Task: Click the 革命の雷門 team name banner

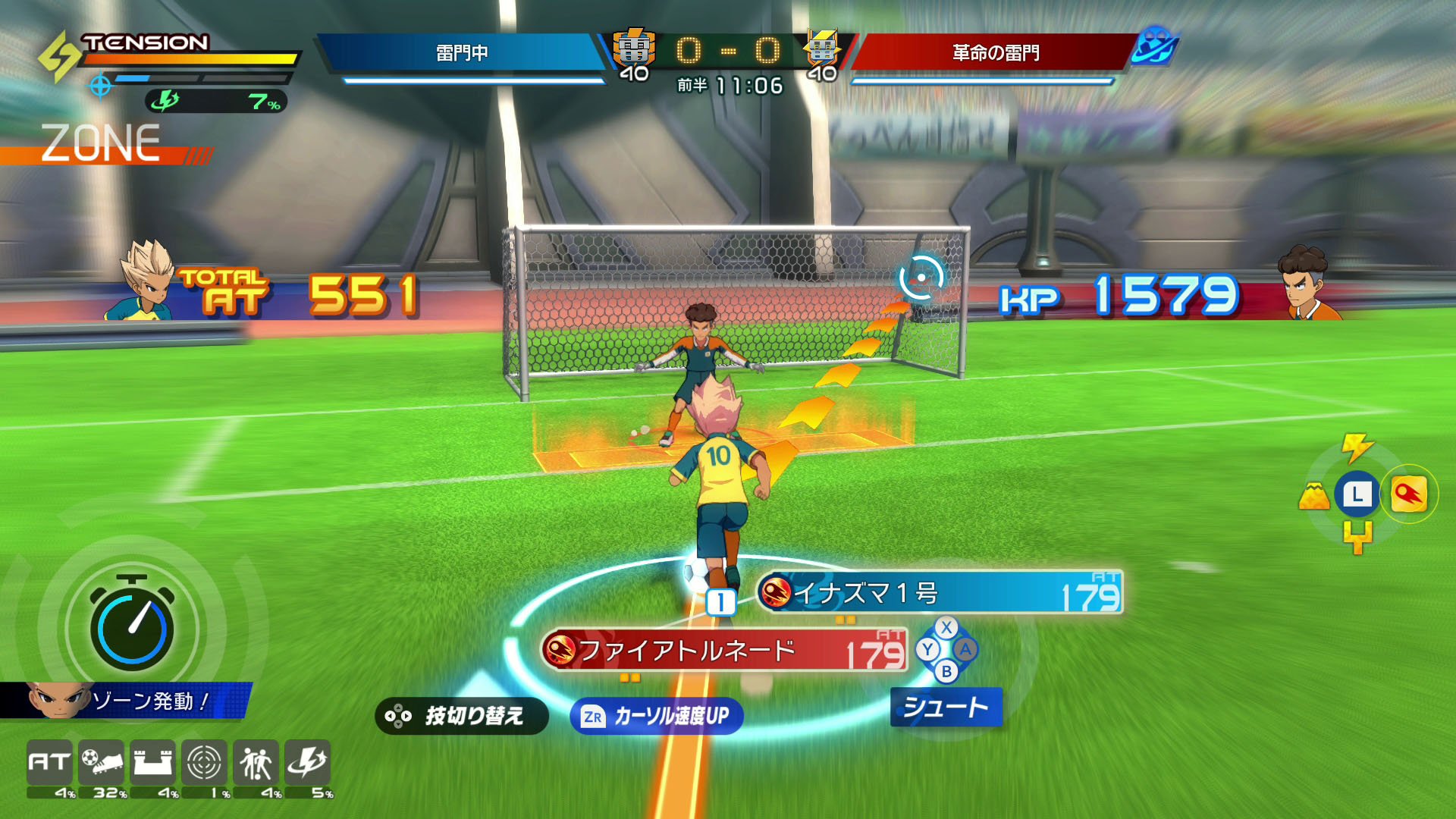Action: [995, 52]
